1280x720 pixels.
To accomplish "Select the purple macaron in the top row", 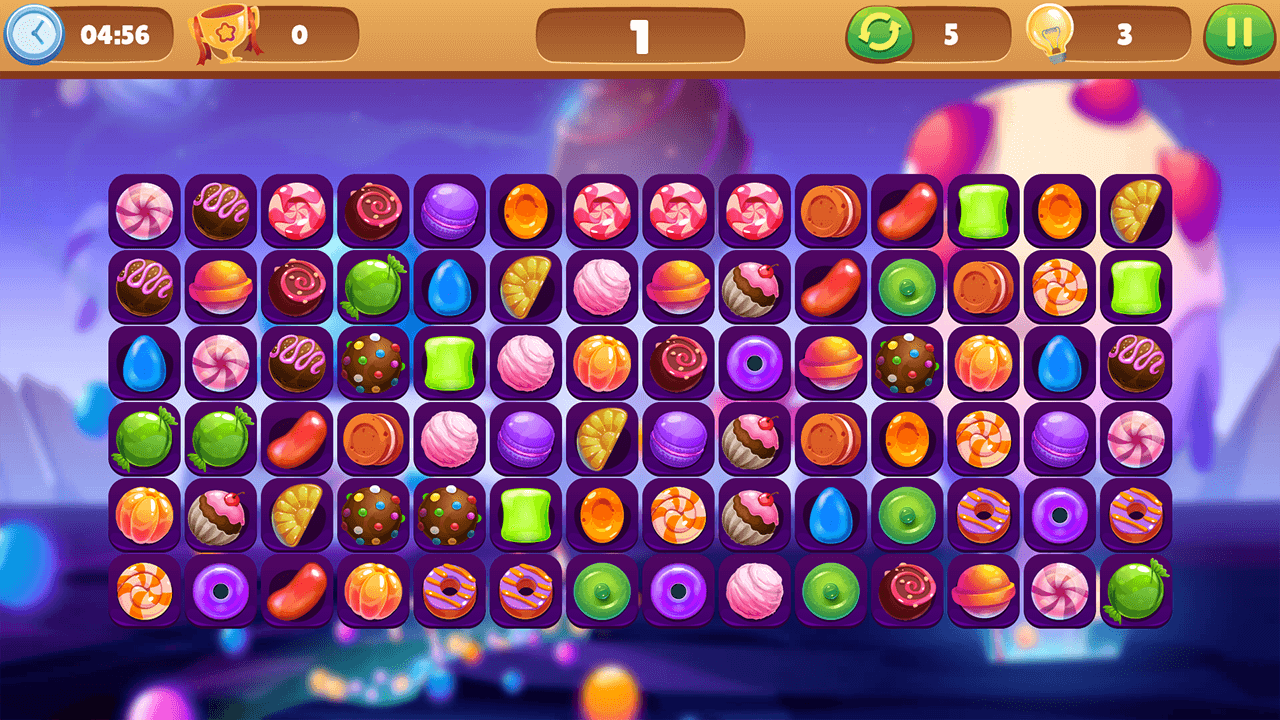I will [448, 211].
